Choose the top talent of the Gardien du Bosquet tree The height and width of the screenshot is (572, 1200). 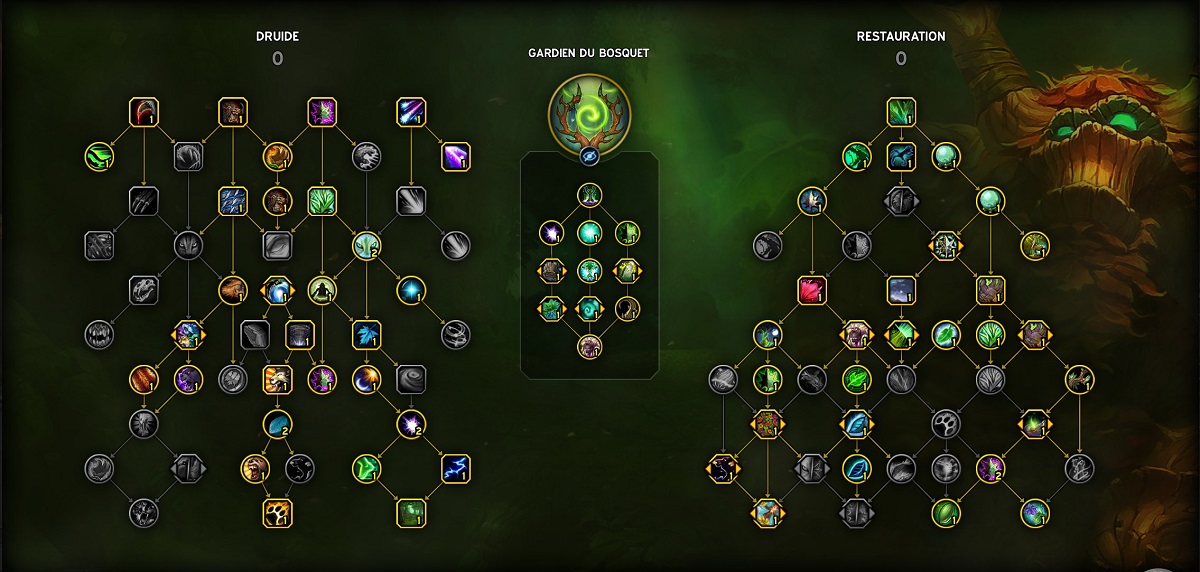(x=589, y=195)
